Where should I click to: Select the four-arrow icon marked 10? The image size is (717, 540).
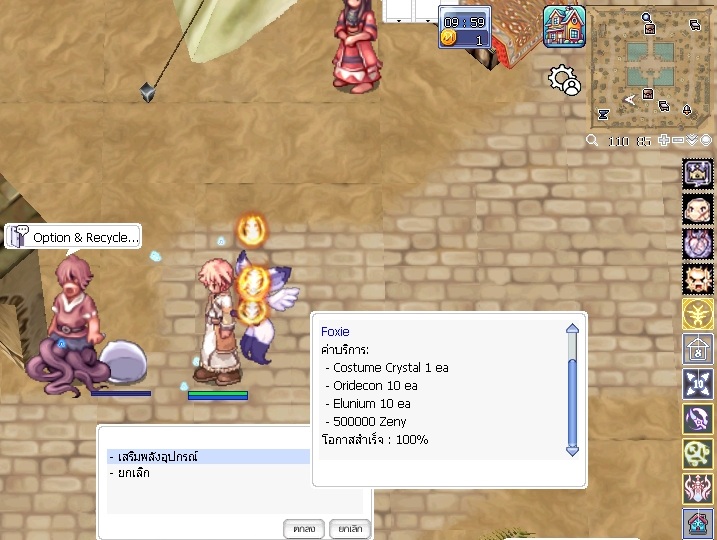tap(697, 384)
